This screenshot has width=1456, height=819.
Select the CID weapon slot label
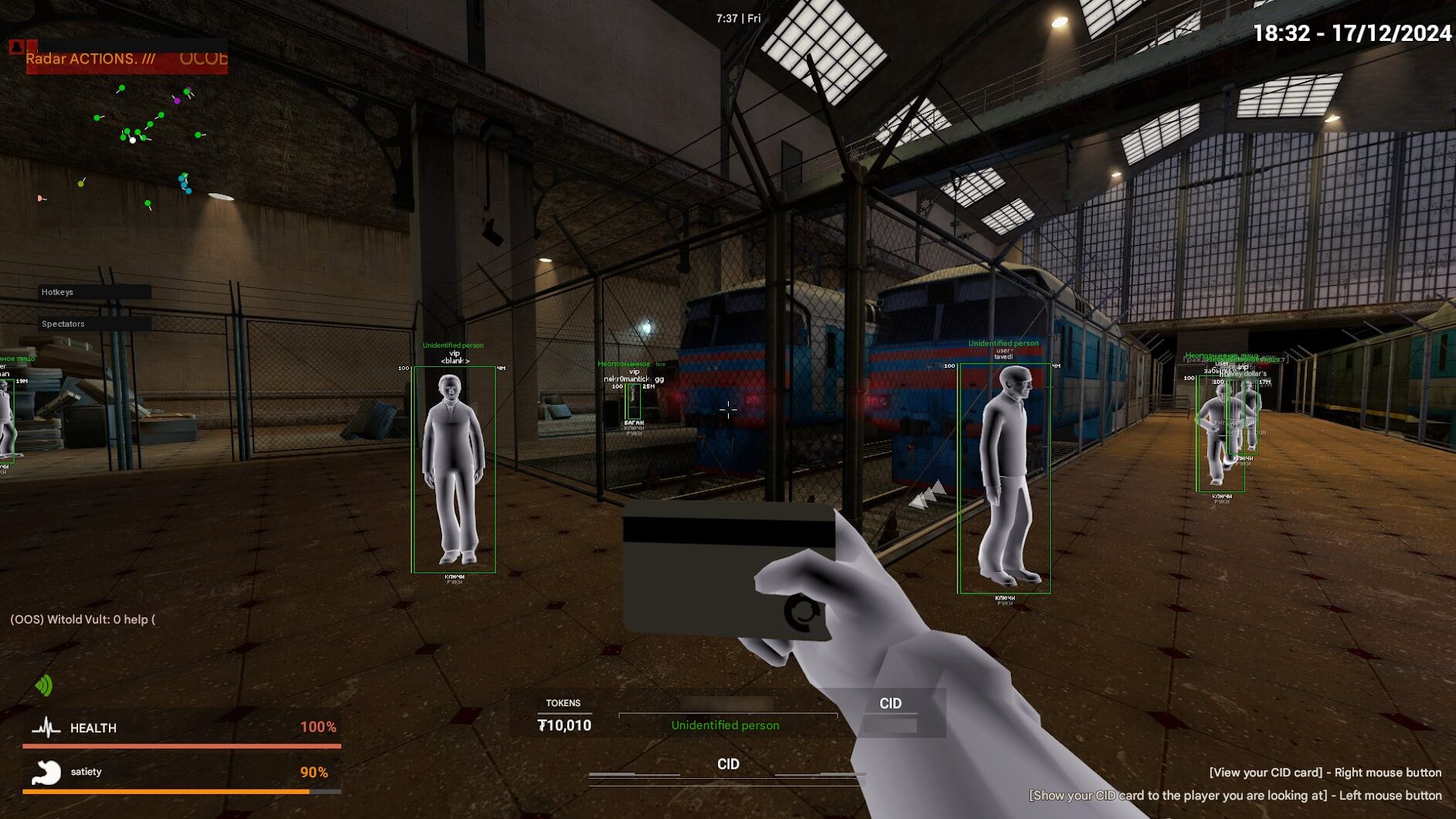click(x=727, y=764)
